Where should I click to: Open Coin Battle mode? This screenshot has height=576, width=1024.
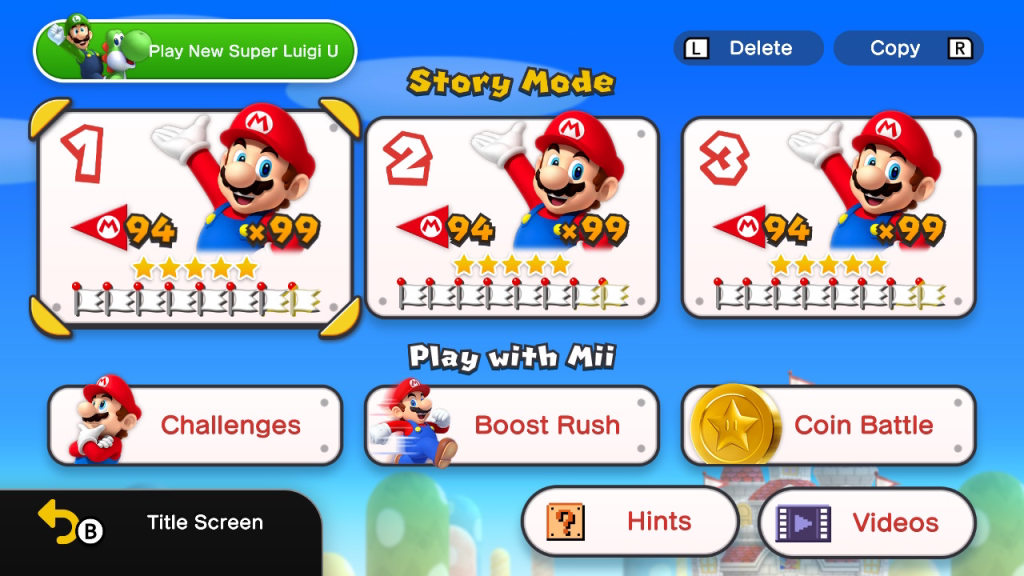[x=828, y=425]
